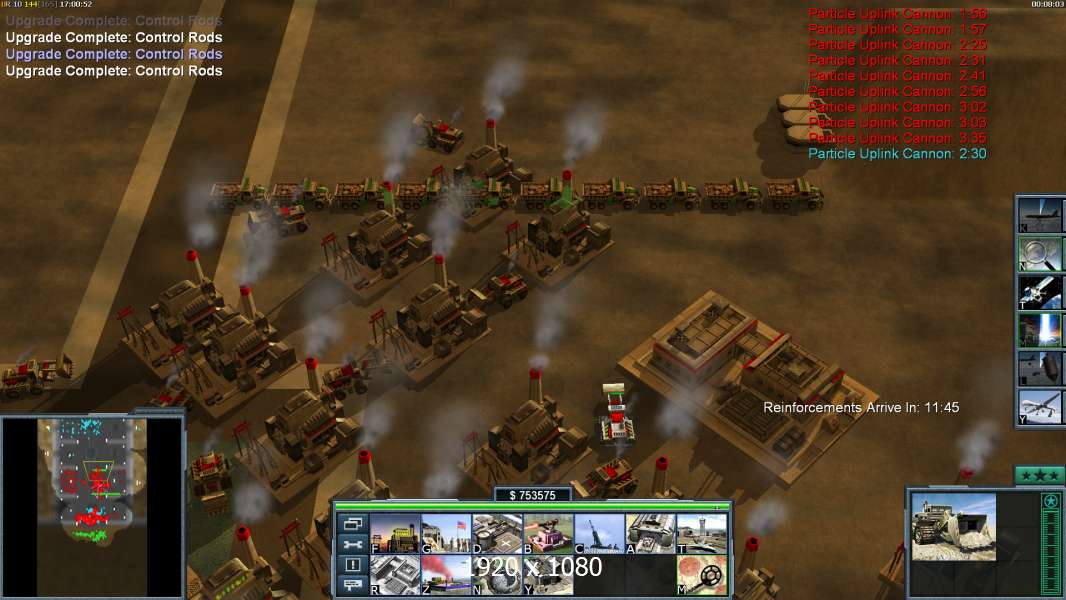Viewport: 1066px width, 600px height.
Task: Select the dozer unit portrait
Action: (x=953, y=527)
